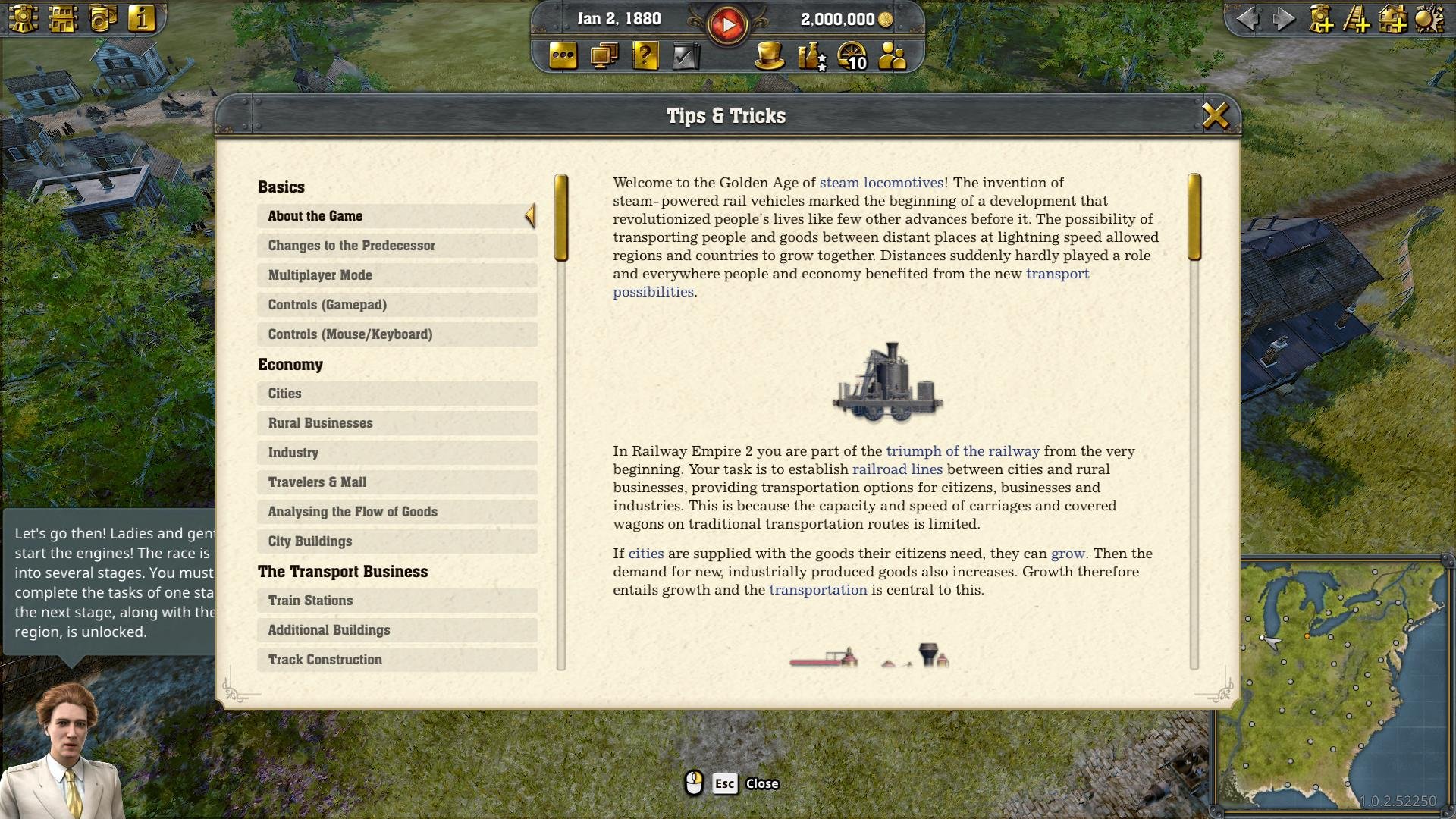Screen dimensions: 1456x819
Task: Open the Rural Businesses entry
Action: click(x=396, y=423)
